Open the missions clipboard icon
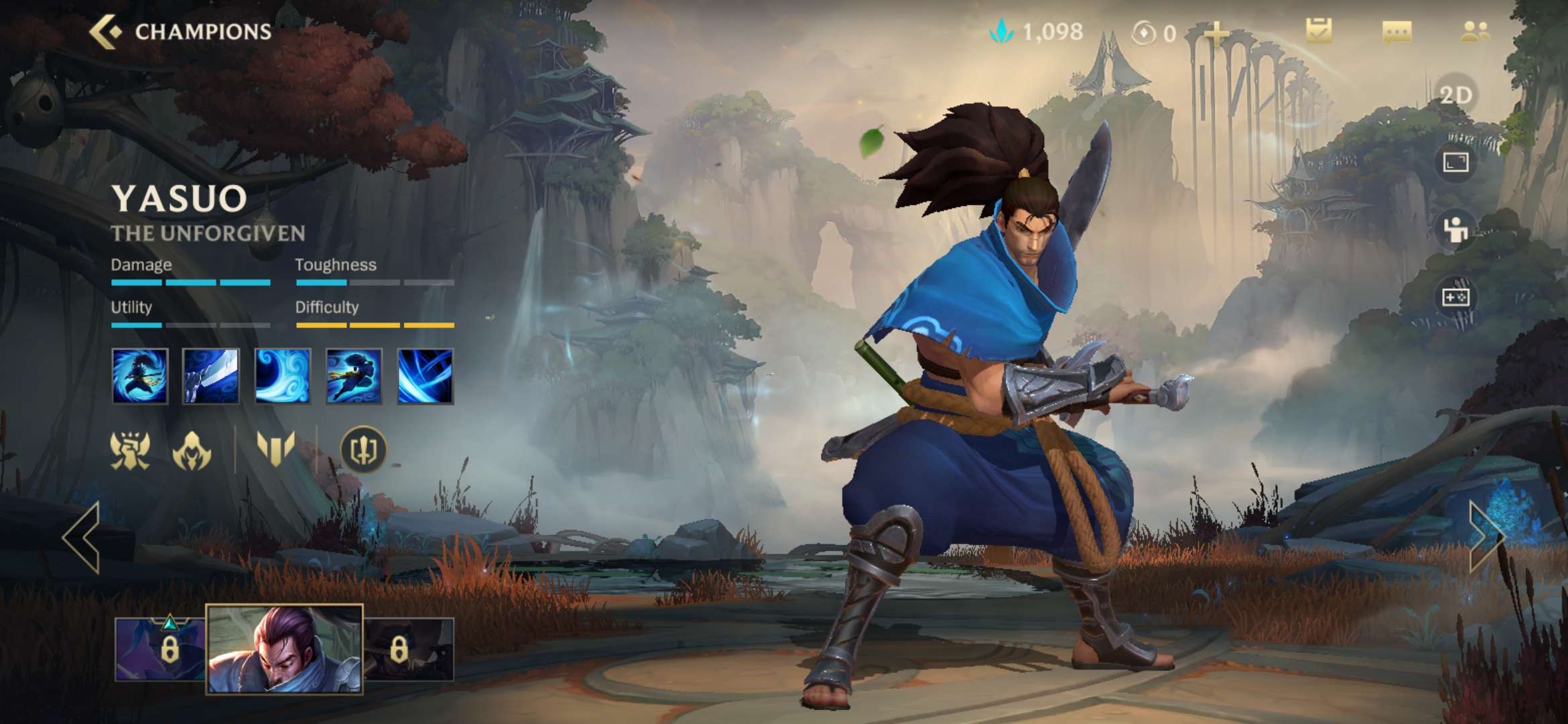This screenshot has height=724, width=1568. (x=1319, y=31)
